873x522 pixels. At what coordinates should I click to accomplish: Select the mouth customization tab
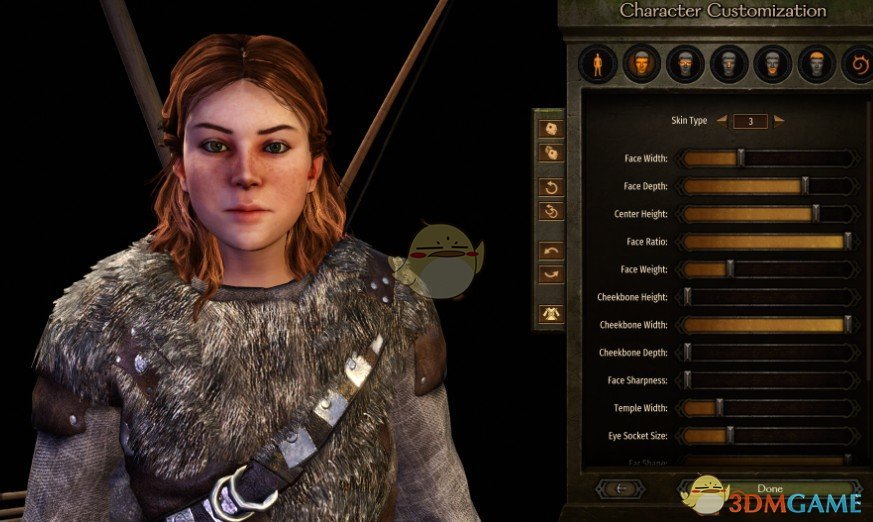click(773, 65)
